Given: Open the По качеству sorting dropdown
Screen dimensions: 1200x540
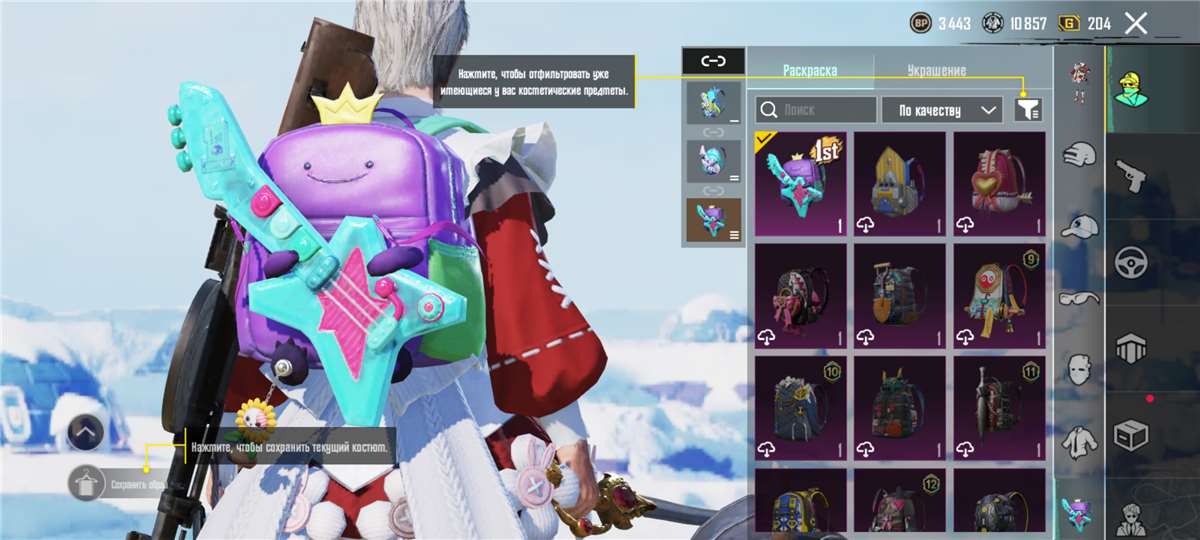Looking at the screenshot, I should coord(941,110).
